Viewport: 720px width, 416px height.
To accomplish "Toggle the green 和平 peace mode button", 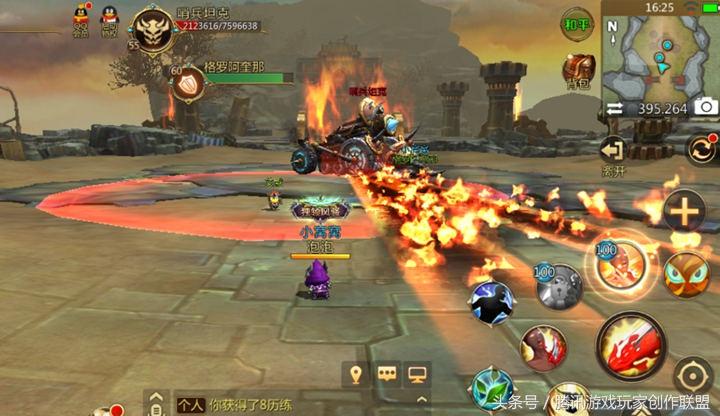I will tap(577, 23).
